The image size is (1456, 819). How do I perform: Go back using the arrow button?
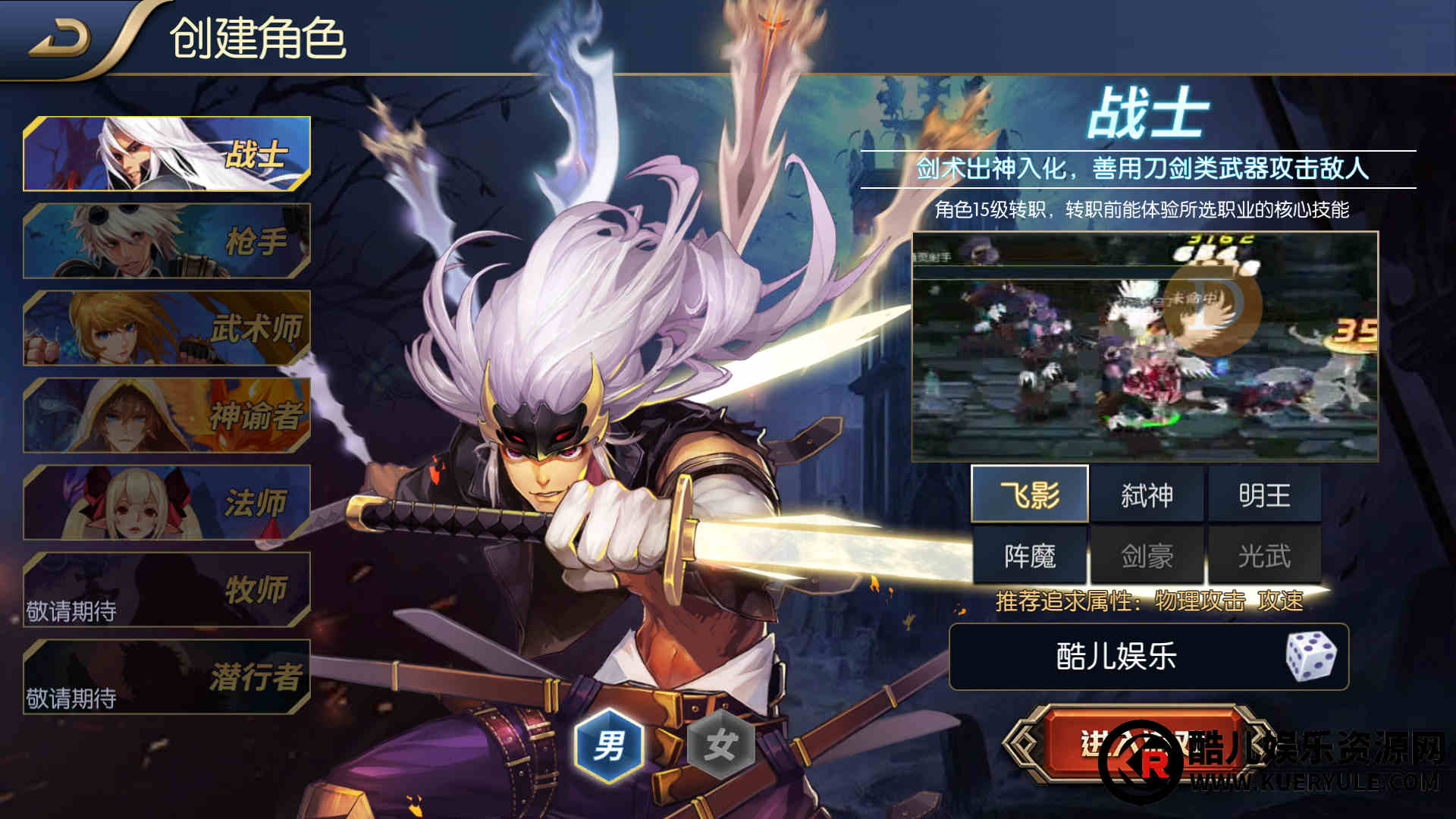click(x=59, y=39)
